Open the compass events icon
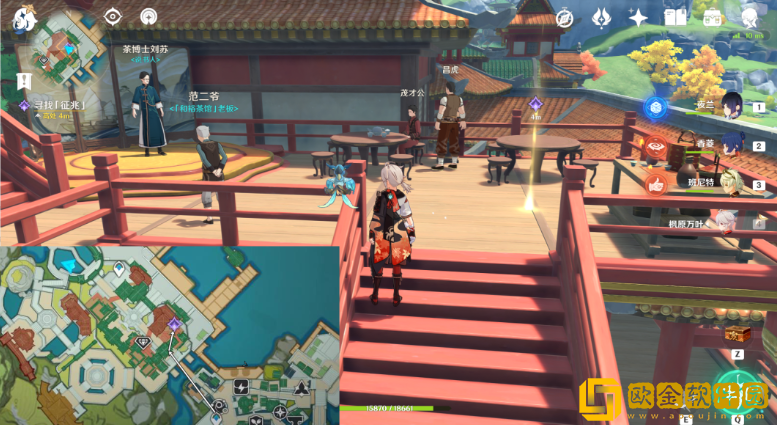The width and height of the screenshot is (777, 425). [565, 17]
